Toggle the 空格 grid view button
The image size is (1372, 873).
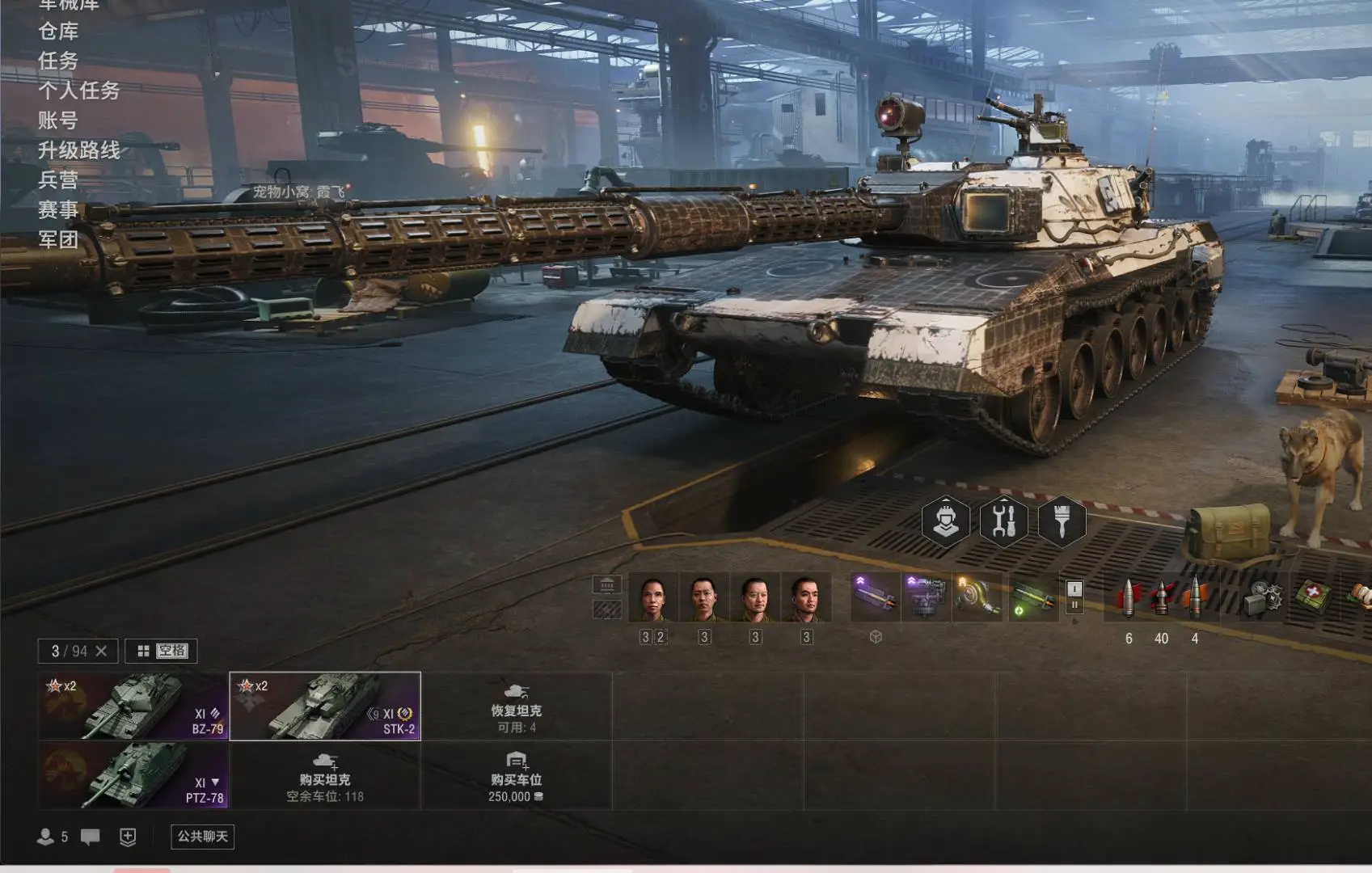click(162, 651)
